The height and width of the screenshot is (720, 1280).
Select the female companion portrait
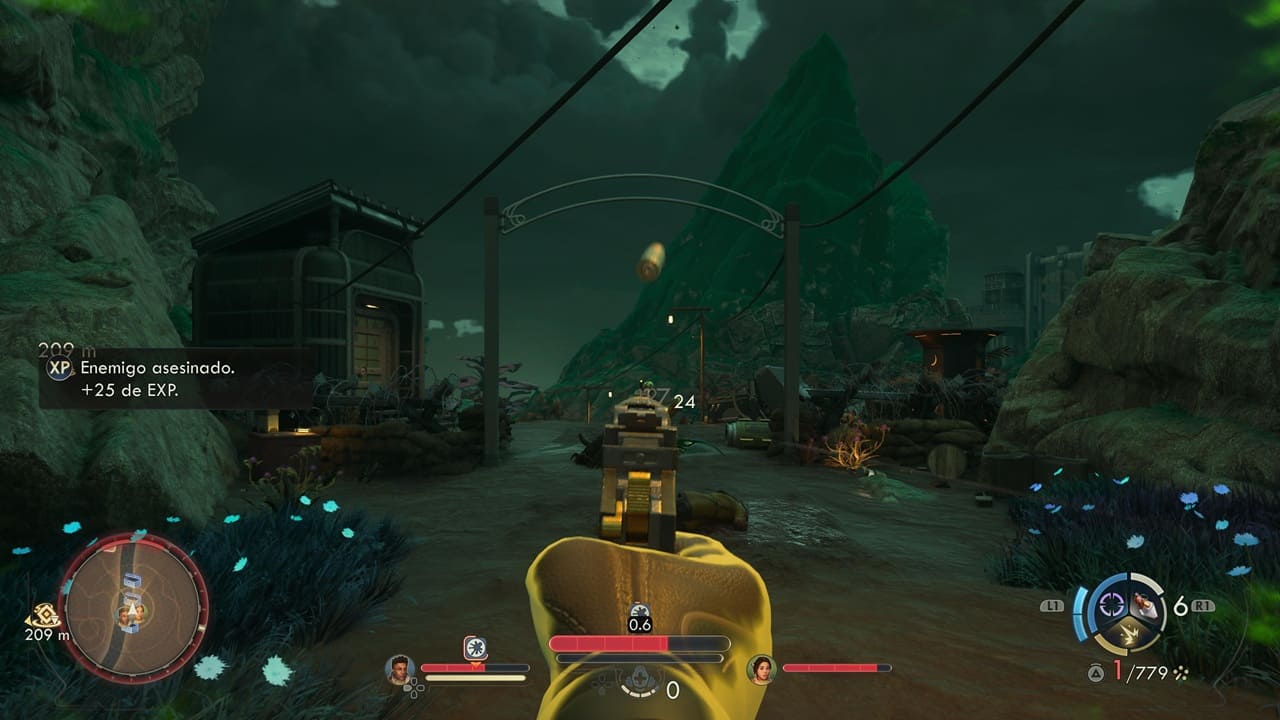tap(762, 668)
